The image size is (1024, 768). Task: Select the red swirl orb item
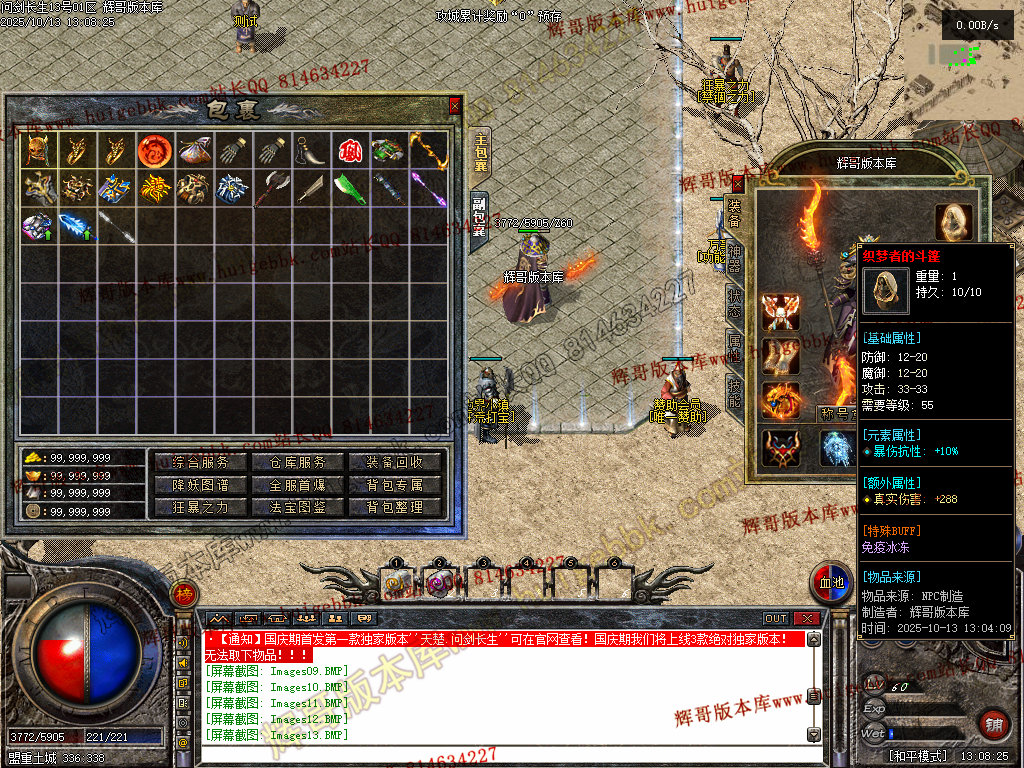click(x=153, y=151)
